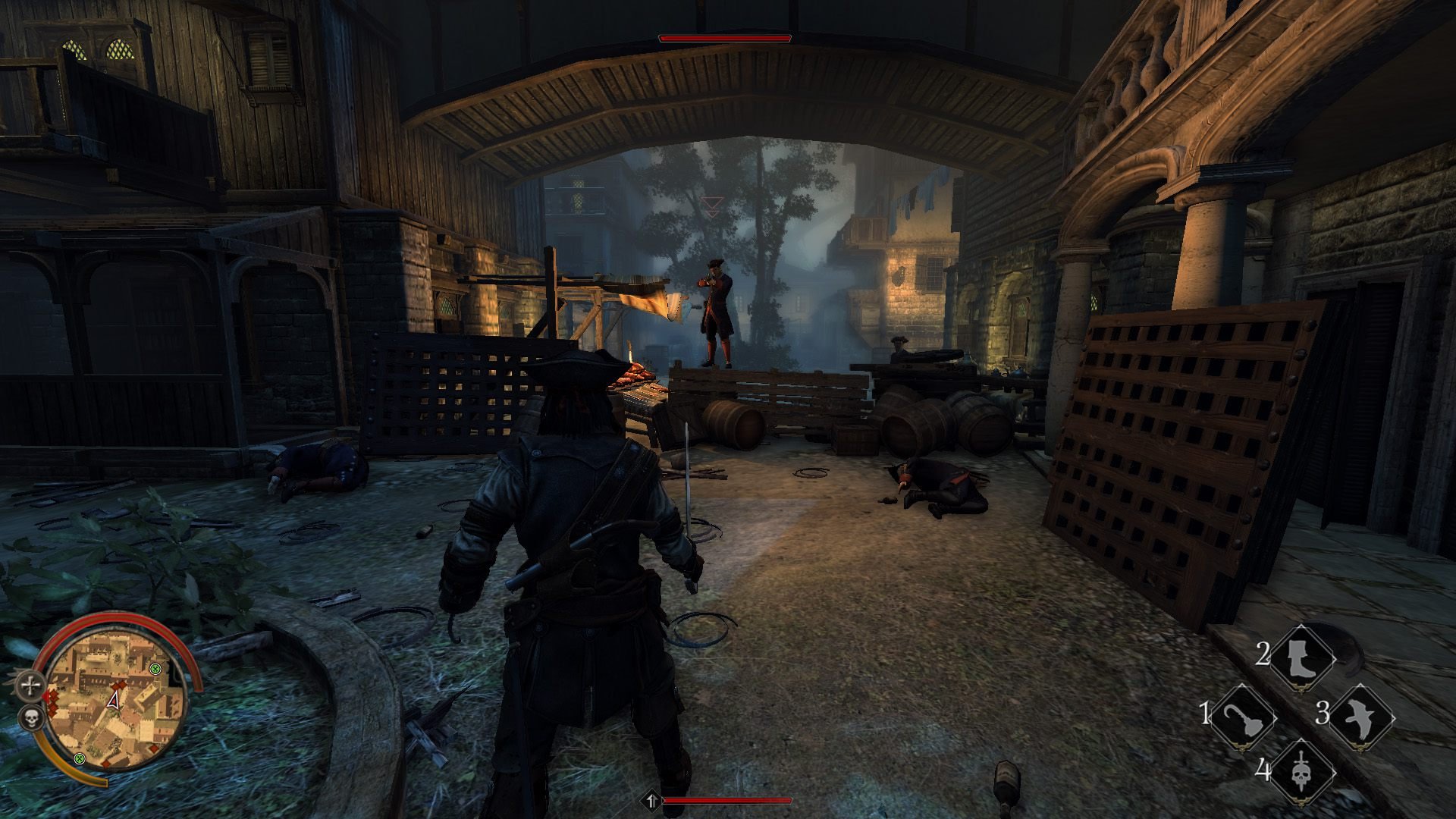Use the bird quick slot ability
Viewport: 1456px width, 819px height.
click(1360, 717)
